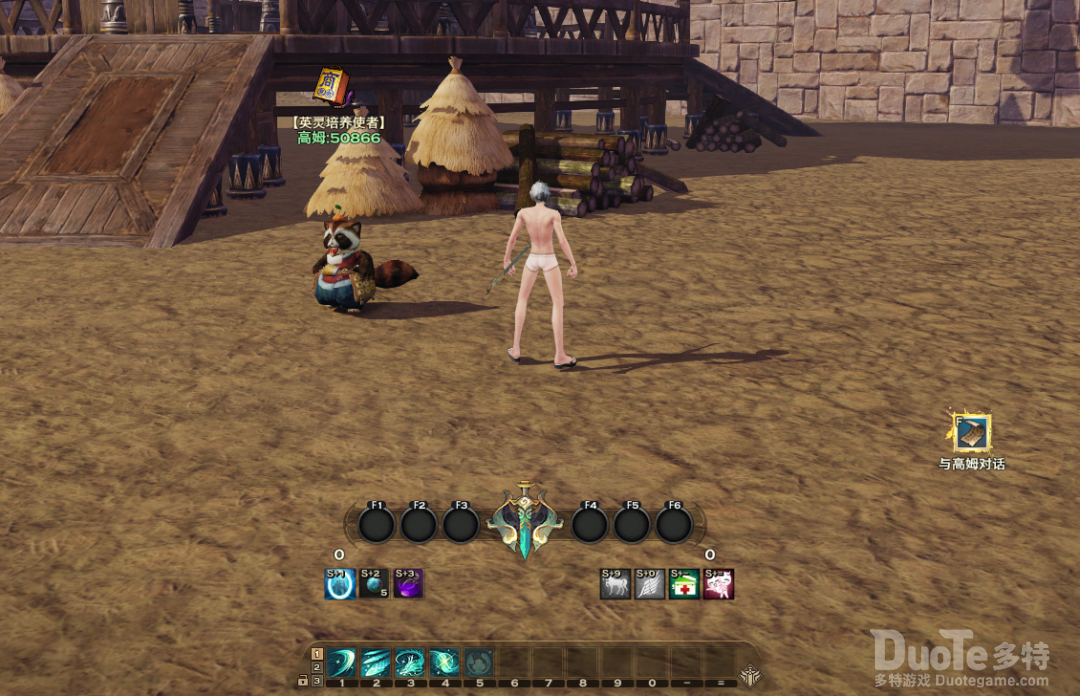Screen dimensions: 1080x696
Task: Summon the horse mount
Action: pos(616,584)
